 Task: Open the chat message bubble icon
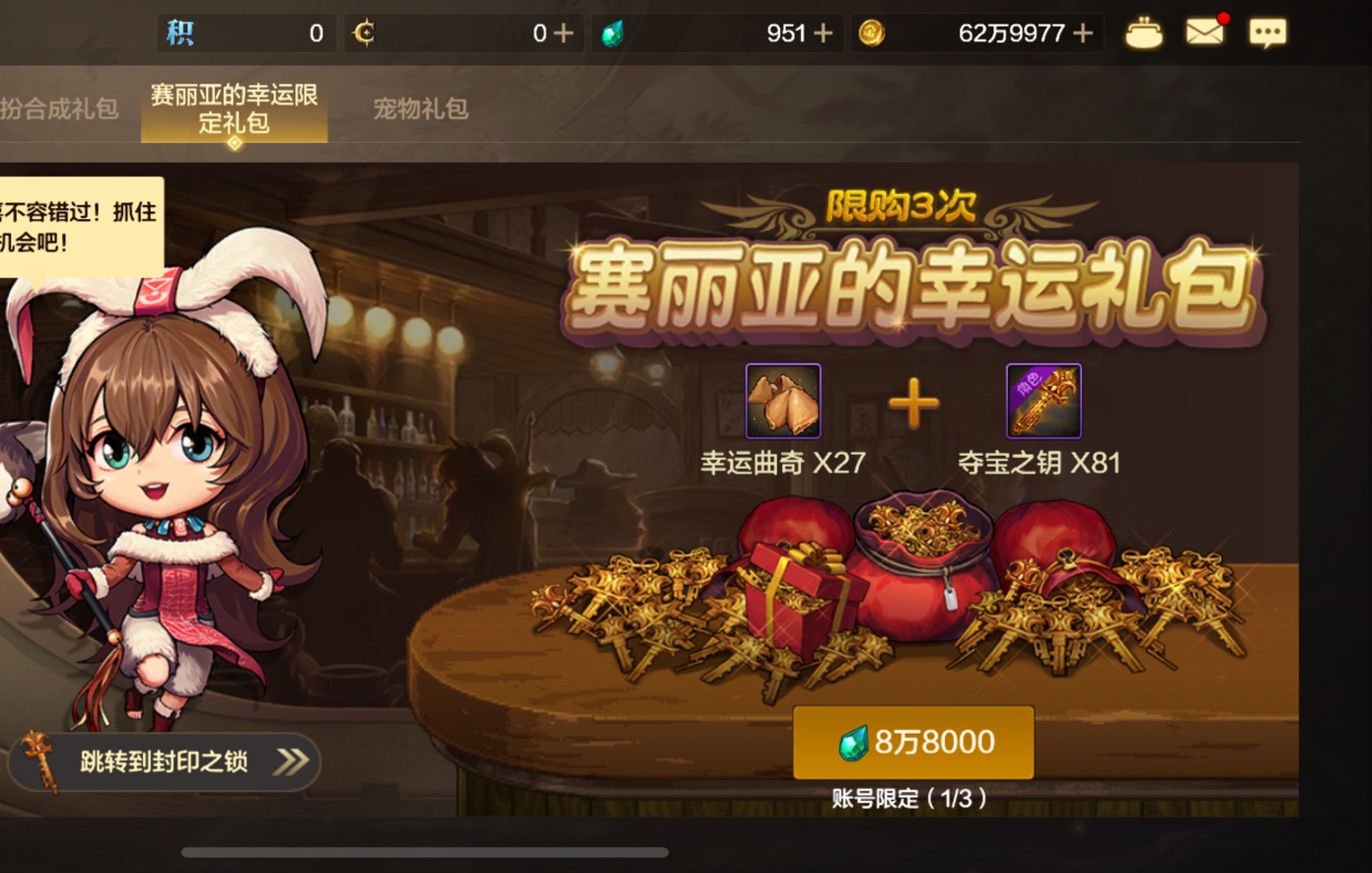click(1269, 33)
